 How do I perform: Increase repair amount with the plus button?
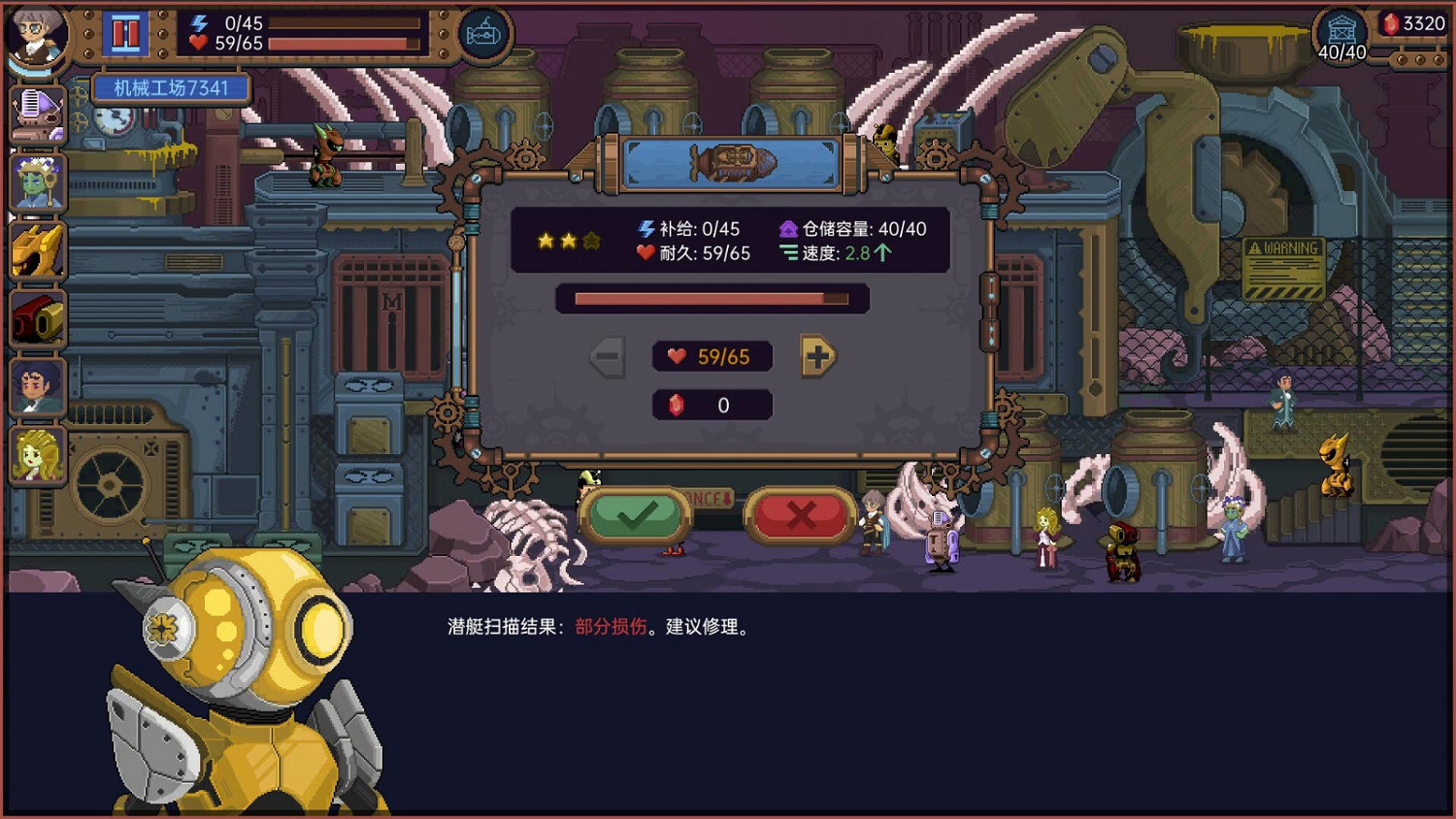[816, 356]
